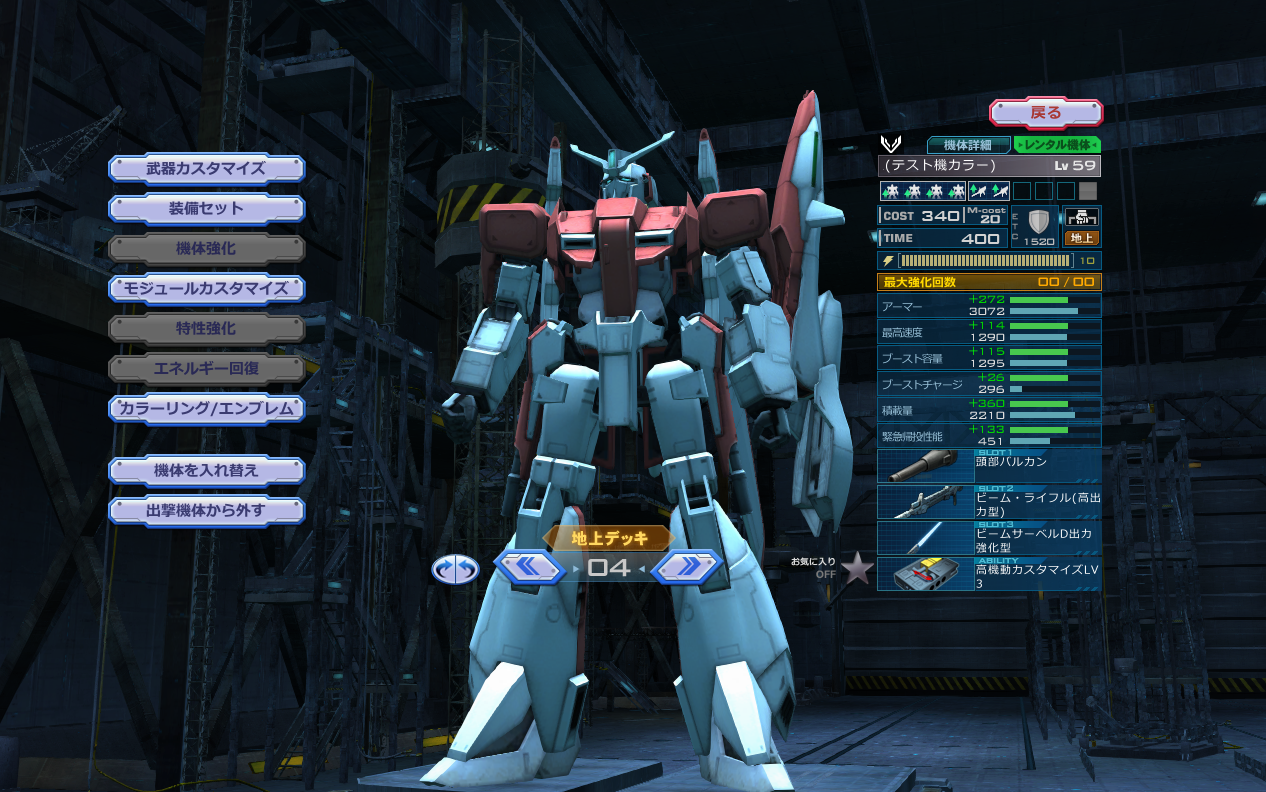Go to the previous deck with left arrow

(530, 568)
